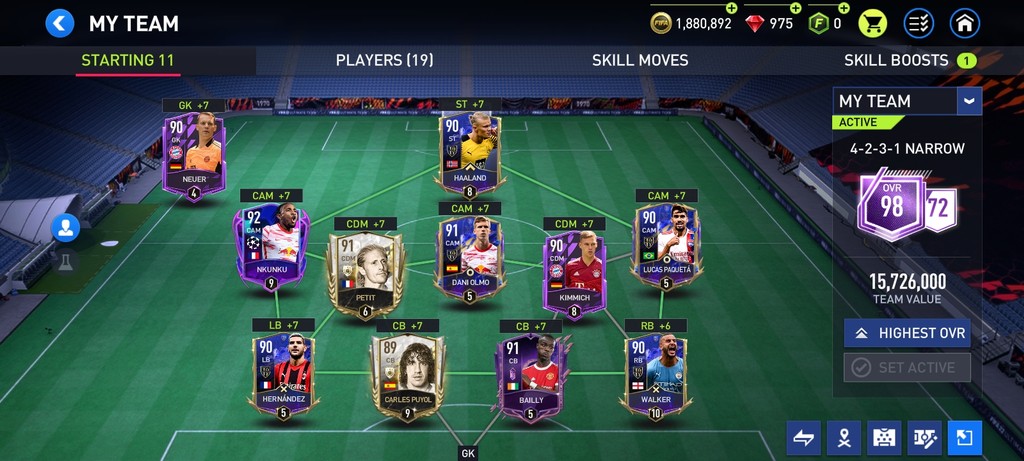Open the checklist quests icon
The height and width of the screenshot is (461, 1024).
coord(919,23)
